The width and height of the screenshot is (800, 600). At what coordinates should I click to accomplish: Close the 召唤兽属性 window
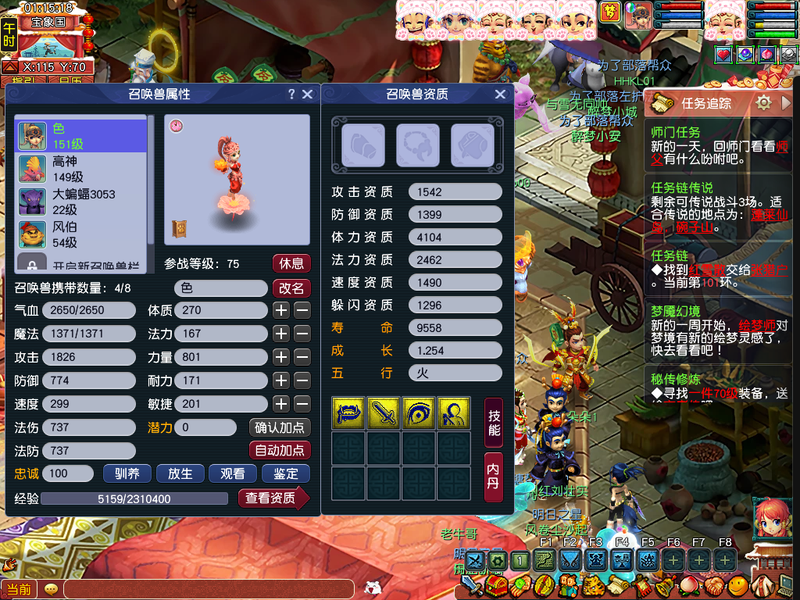pyautogui.click(x=307, y=94)
